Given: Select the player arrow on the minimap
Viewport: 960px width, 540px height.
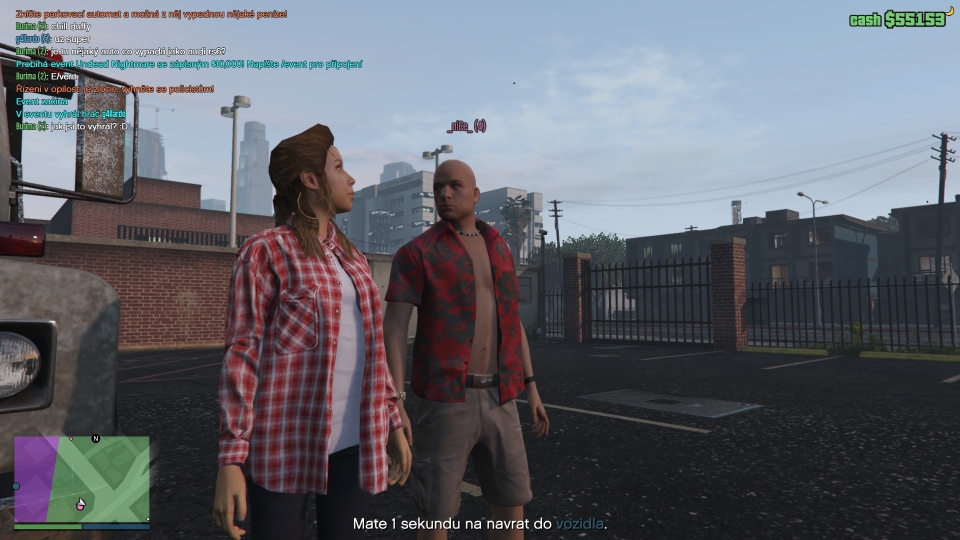Looking at the screenshot, I should point(82,502).
